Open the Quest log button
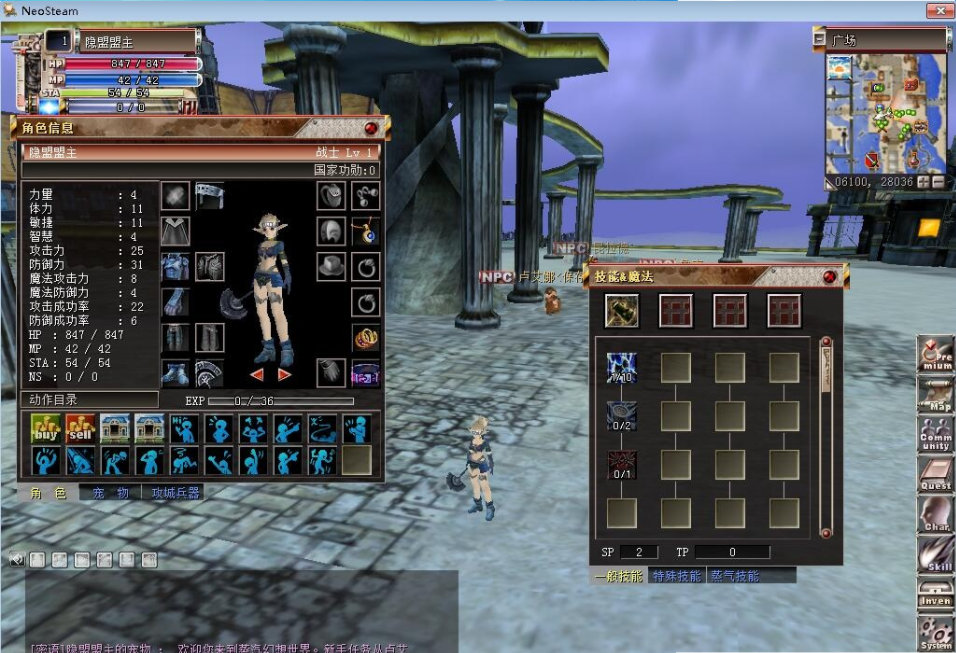 936,475
